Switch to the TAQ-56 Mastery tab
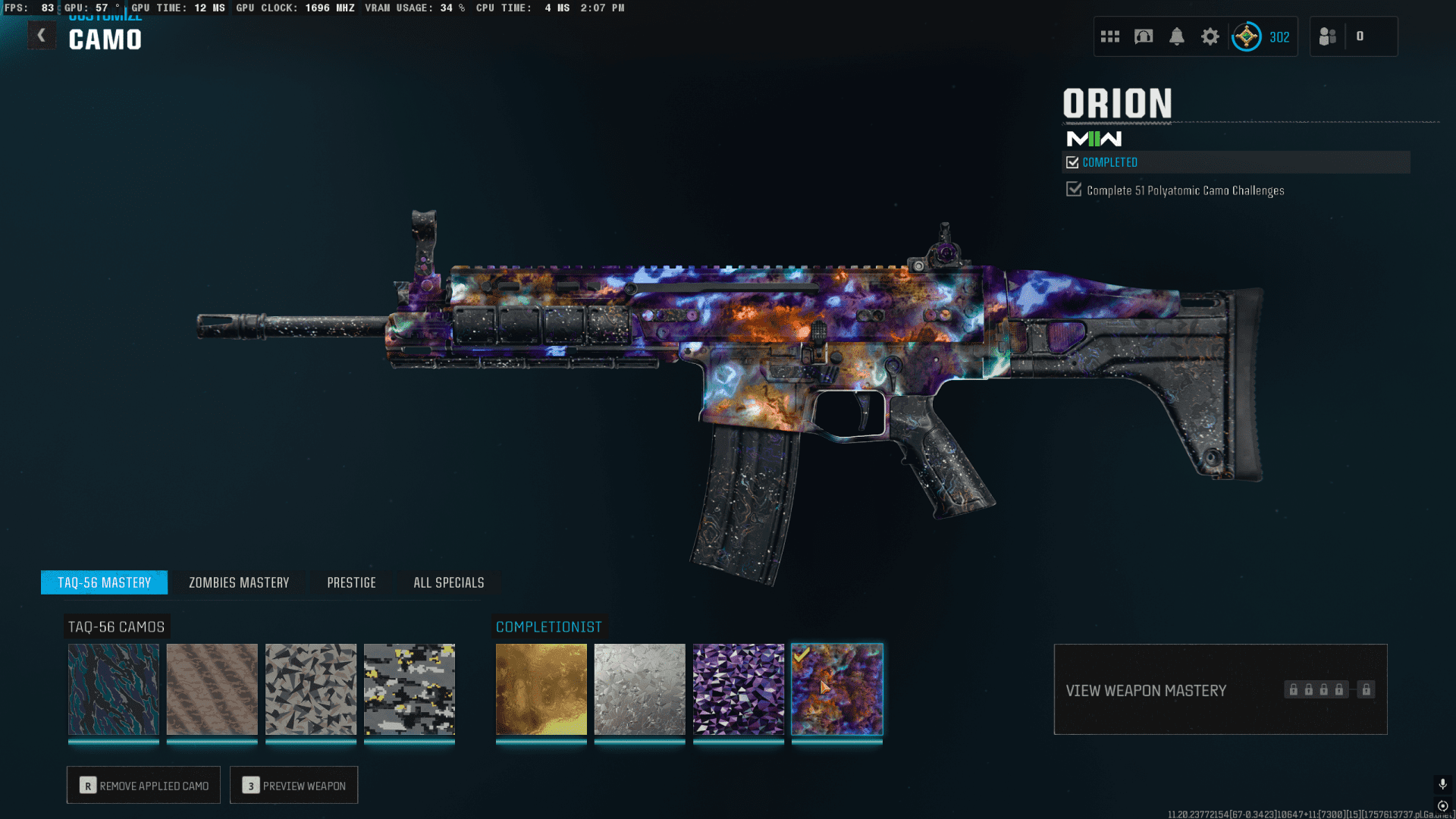Image resolution: width=1456 pixels, height=819 pixels. click(105, 582)
